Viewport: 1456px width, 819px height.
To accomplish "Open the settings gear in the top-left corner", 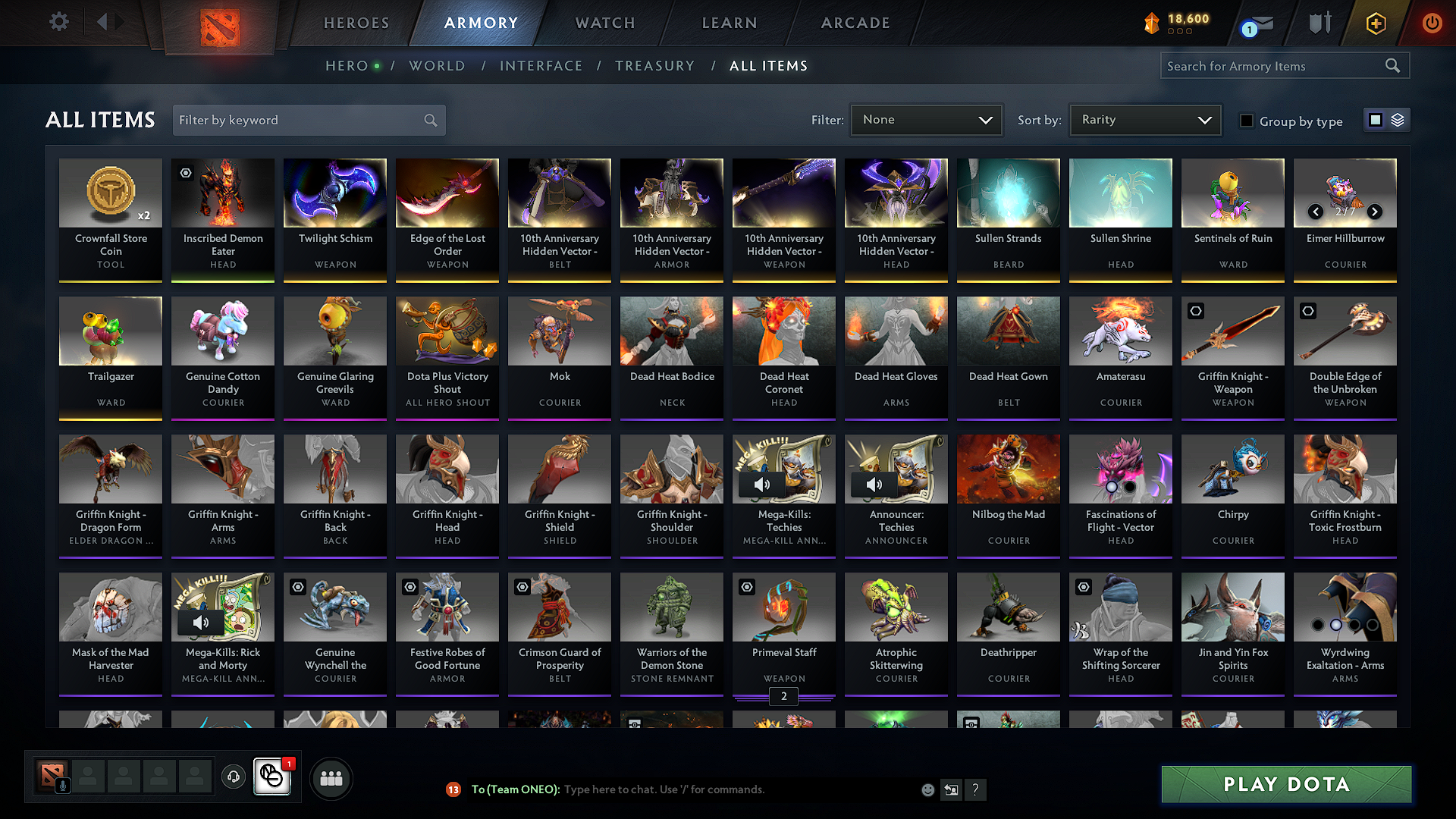I will tap(58, 22).
